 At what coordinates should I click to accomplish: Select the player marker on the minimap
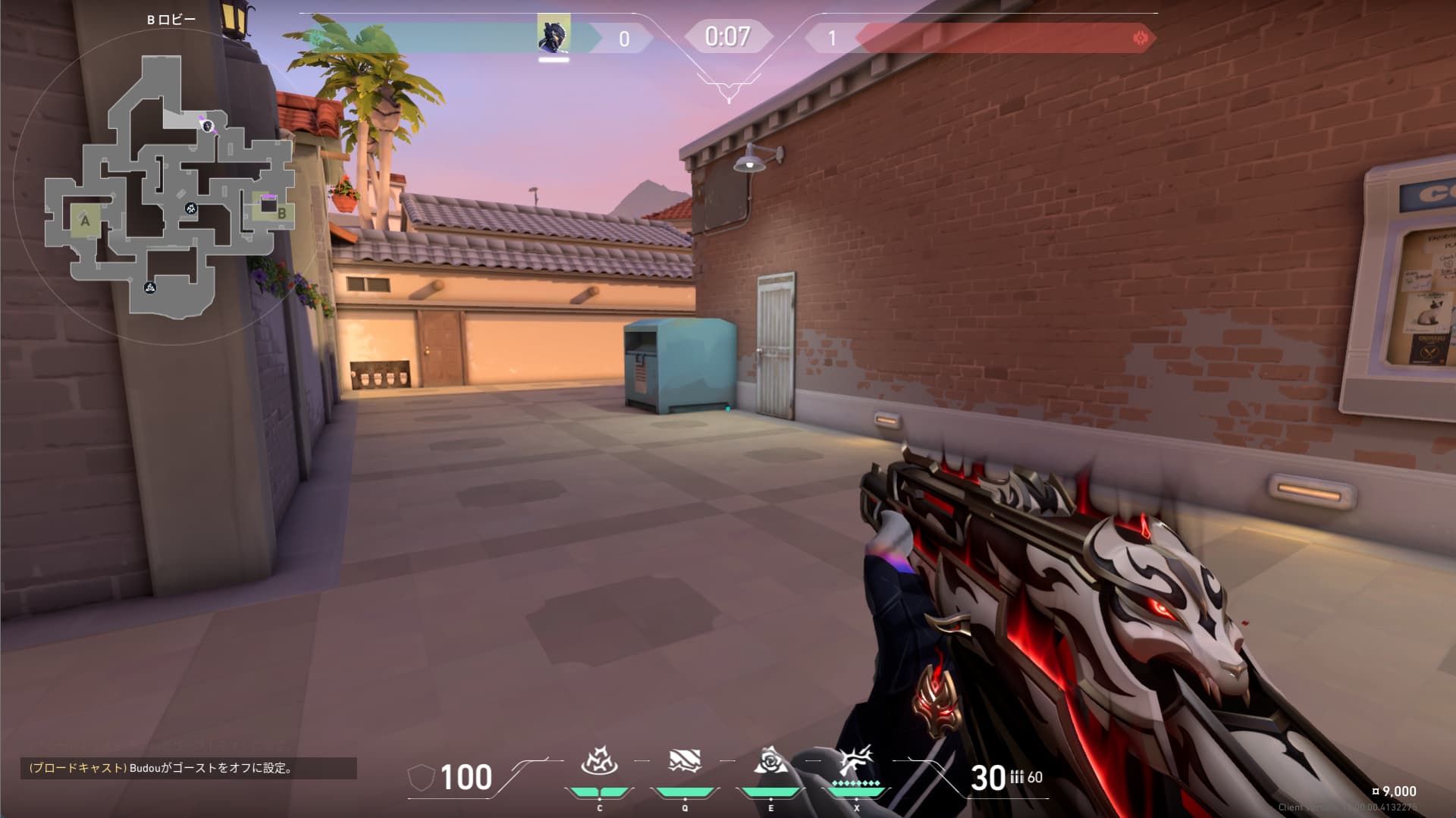coord(208,125)
